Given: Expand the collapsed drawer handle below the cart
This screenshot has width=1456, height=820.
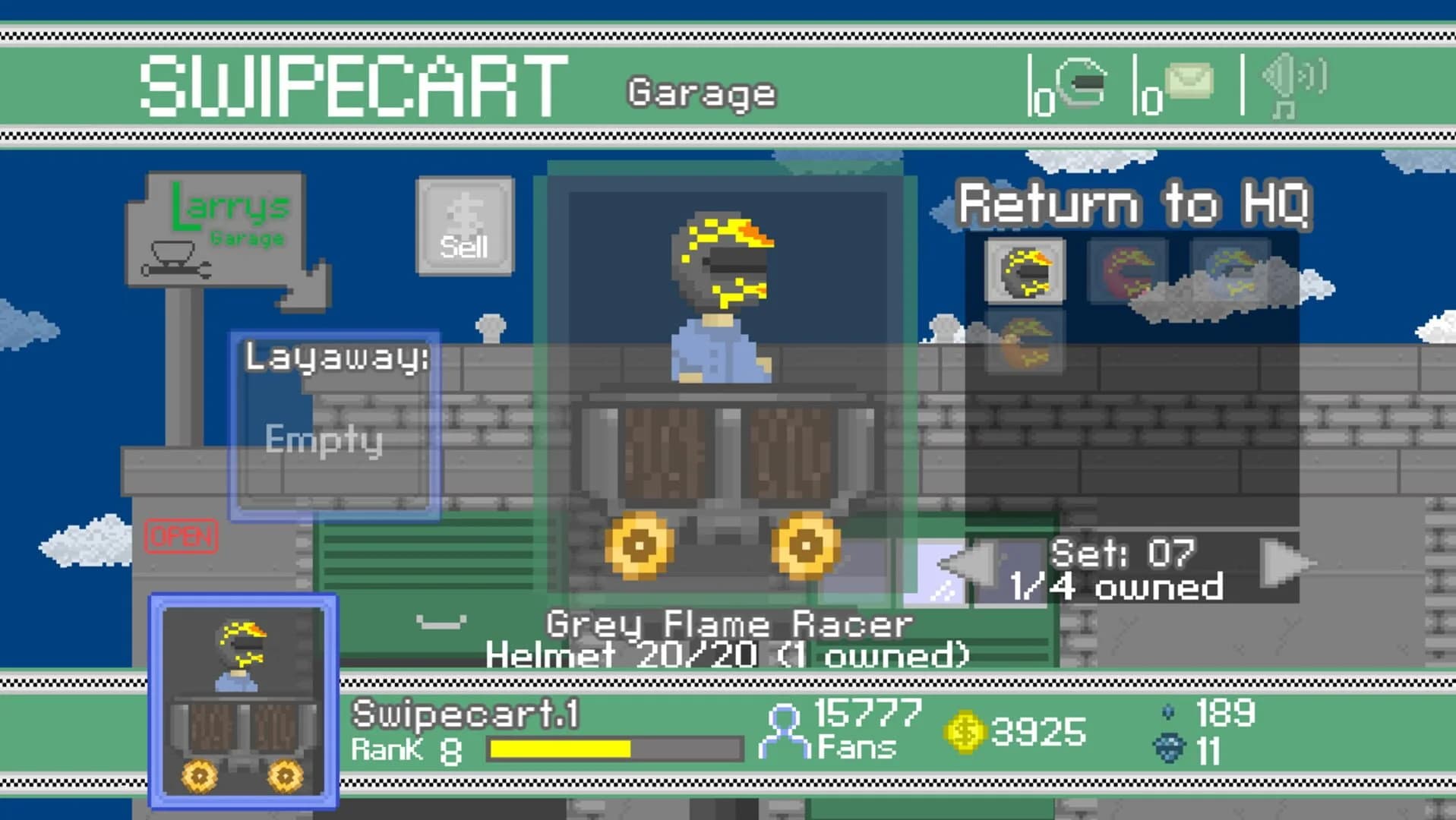Looking at the screenshot, I should coord(442,621).
